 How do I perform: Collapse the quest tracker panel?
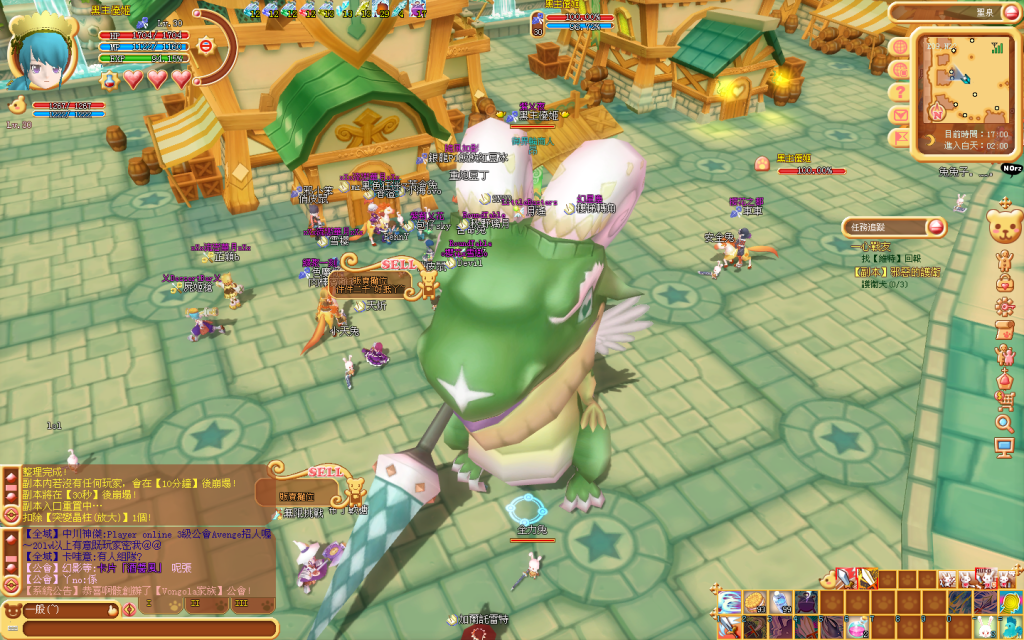click(936, 227)
